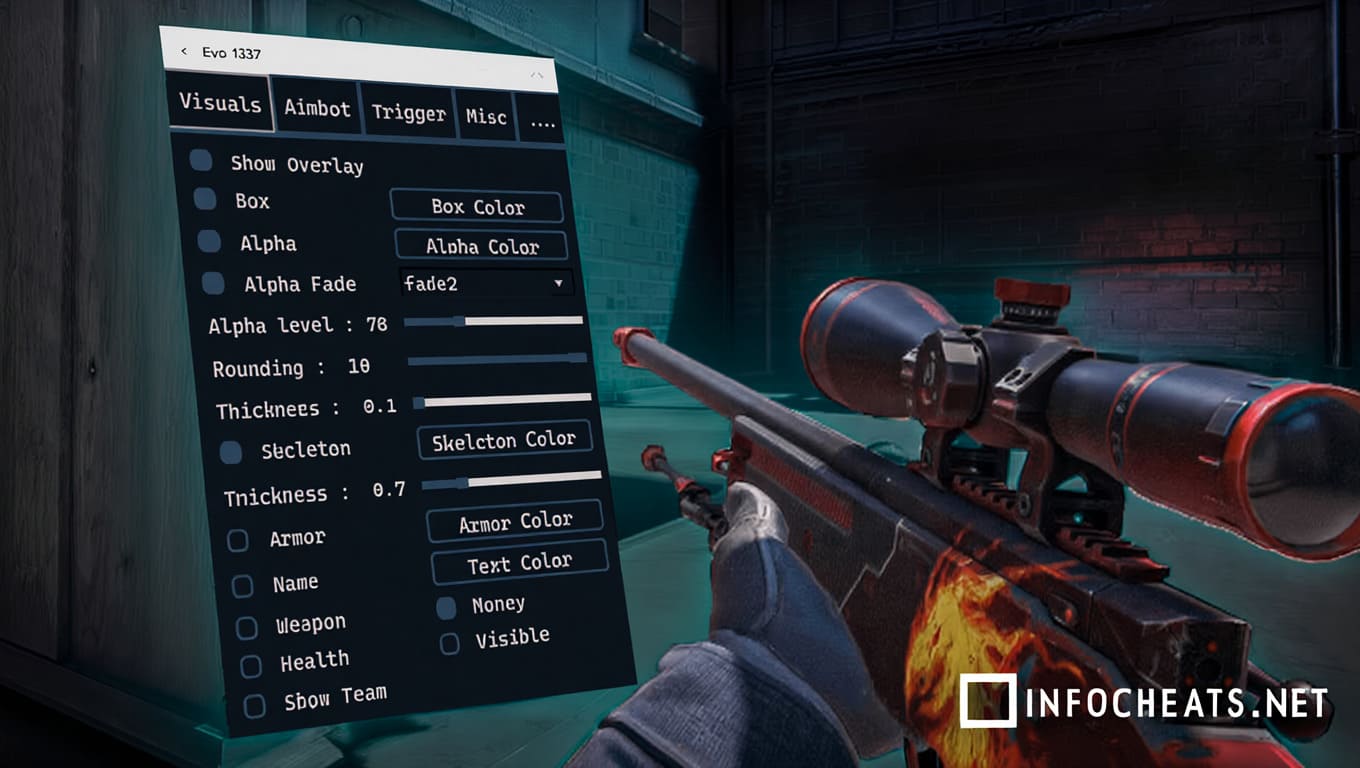Viewport: 1360px width, 768px height.
Task: Click the Text Color button
Action: coord(519,564)
